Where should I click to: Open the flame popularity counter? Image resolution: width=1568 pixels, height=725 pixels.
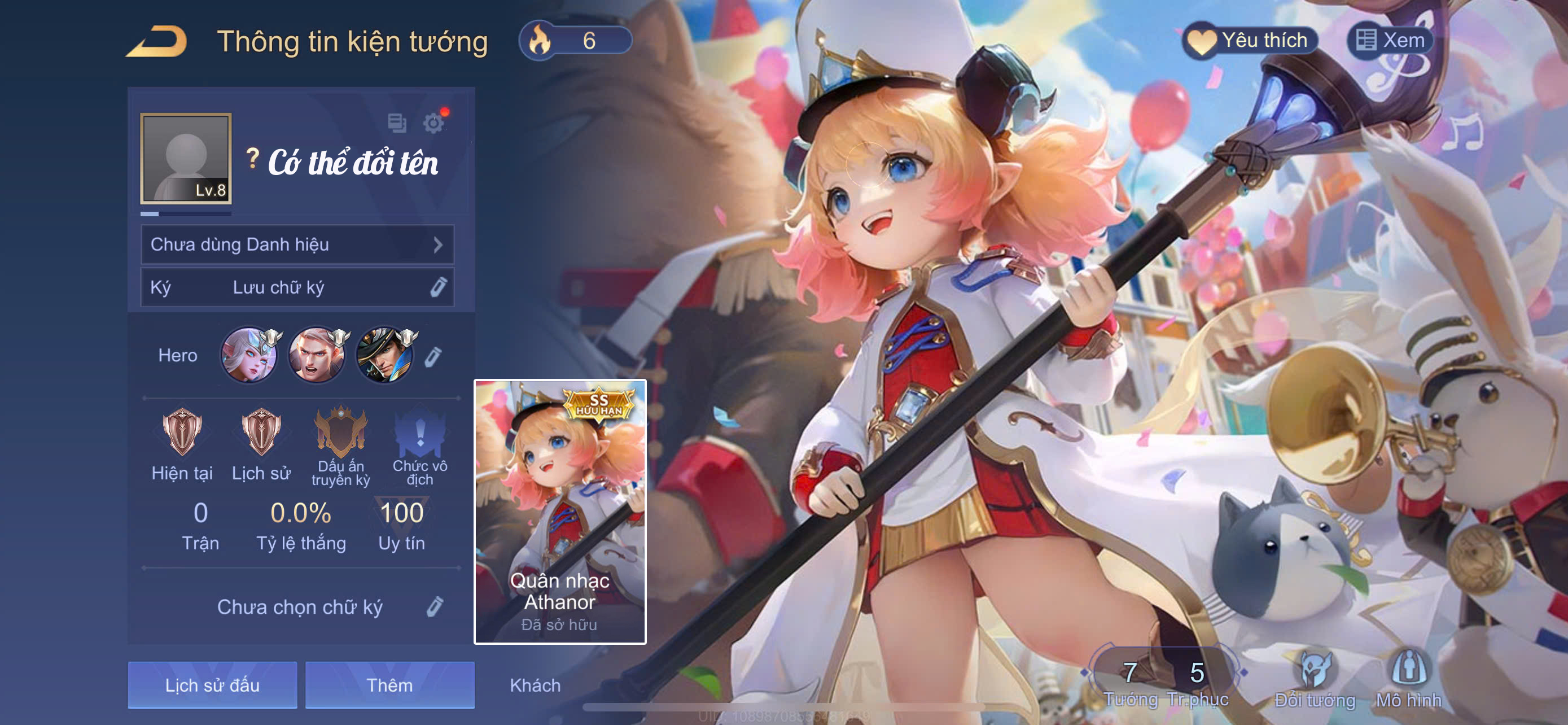tap(575, 41)
